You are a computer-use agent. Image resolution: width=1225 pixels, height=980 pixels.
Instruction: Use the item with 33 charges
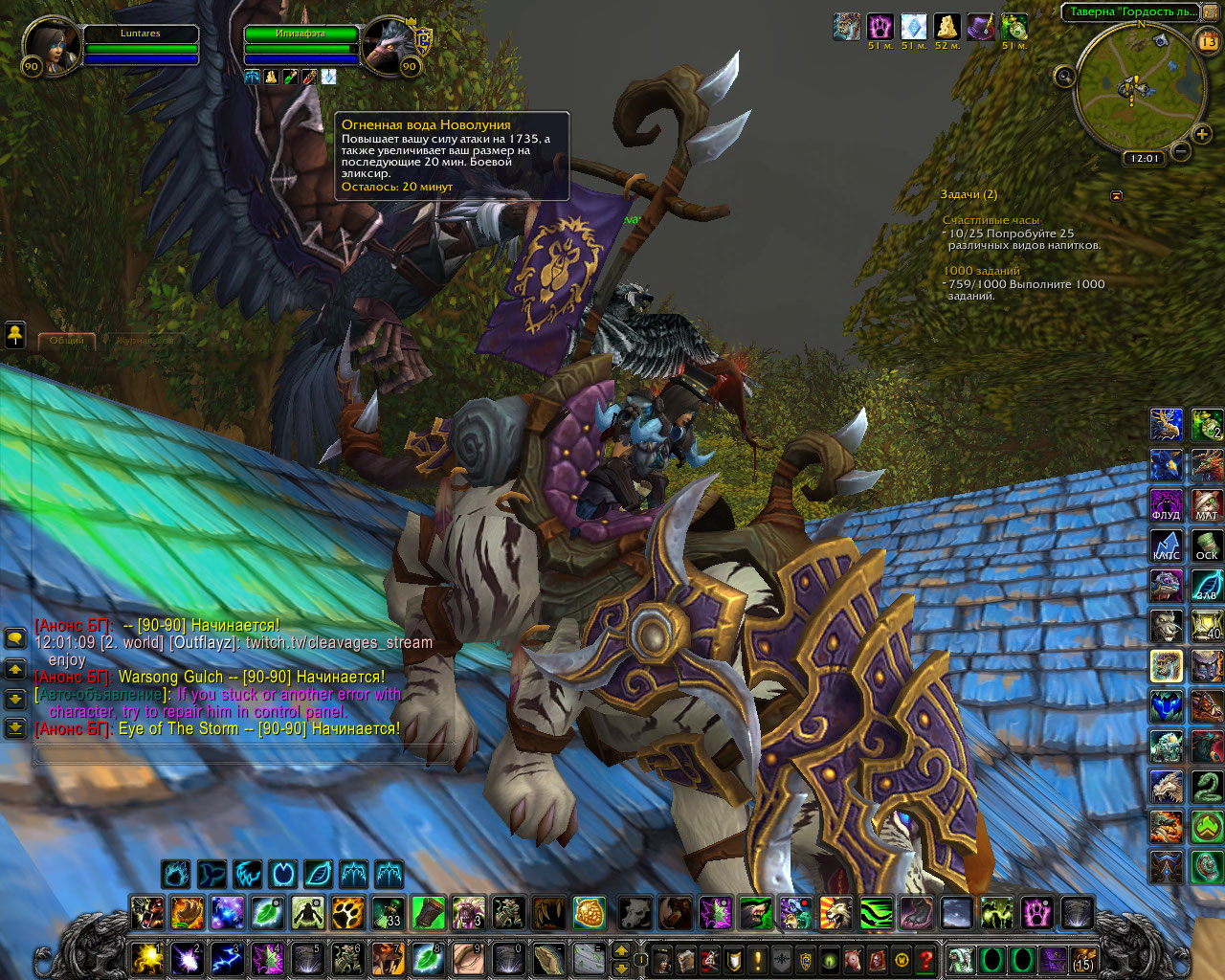click(x=388, y=913)
